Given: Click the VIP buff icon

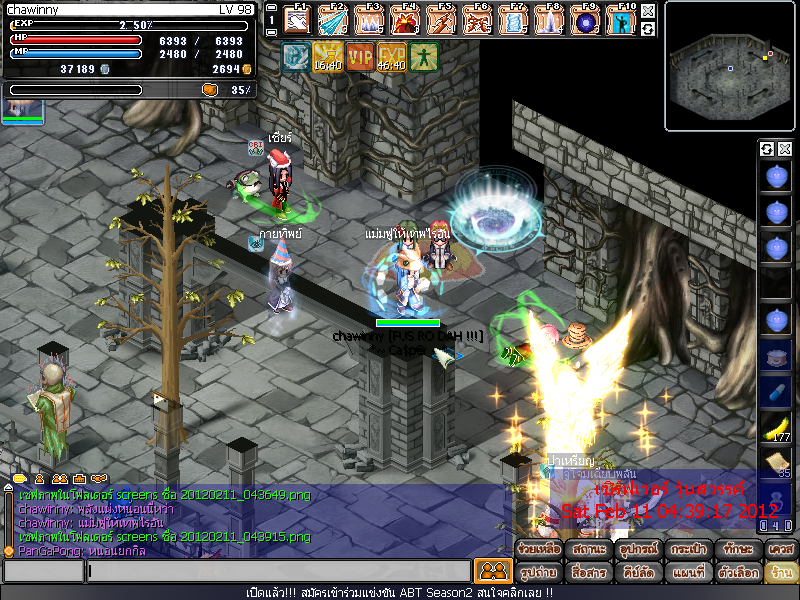Looking at the screenshot, I should pos(359,57).
